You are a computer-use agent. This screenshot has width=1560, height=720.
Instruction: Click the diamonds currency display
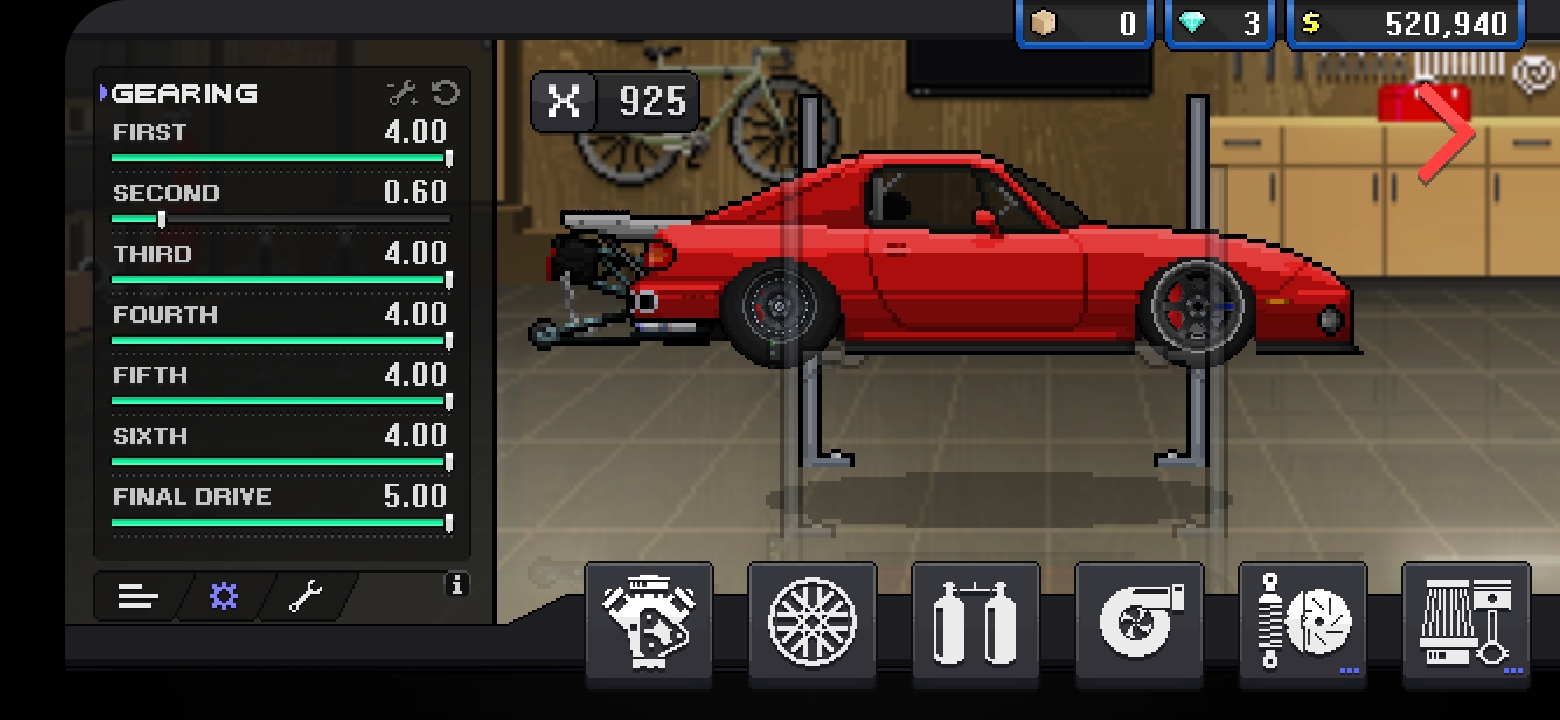[1219, 22]
